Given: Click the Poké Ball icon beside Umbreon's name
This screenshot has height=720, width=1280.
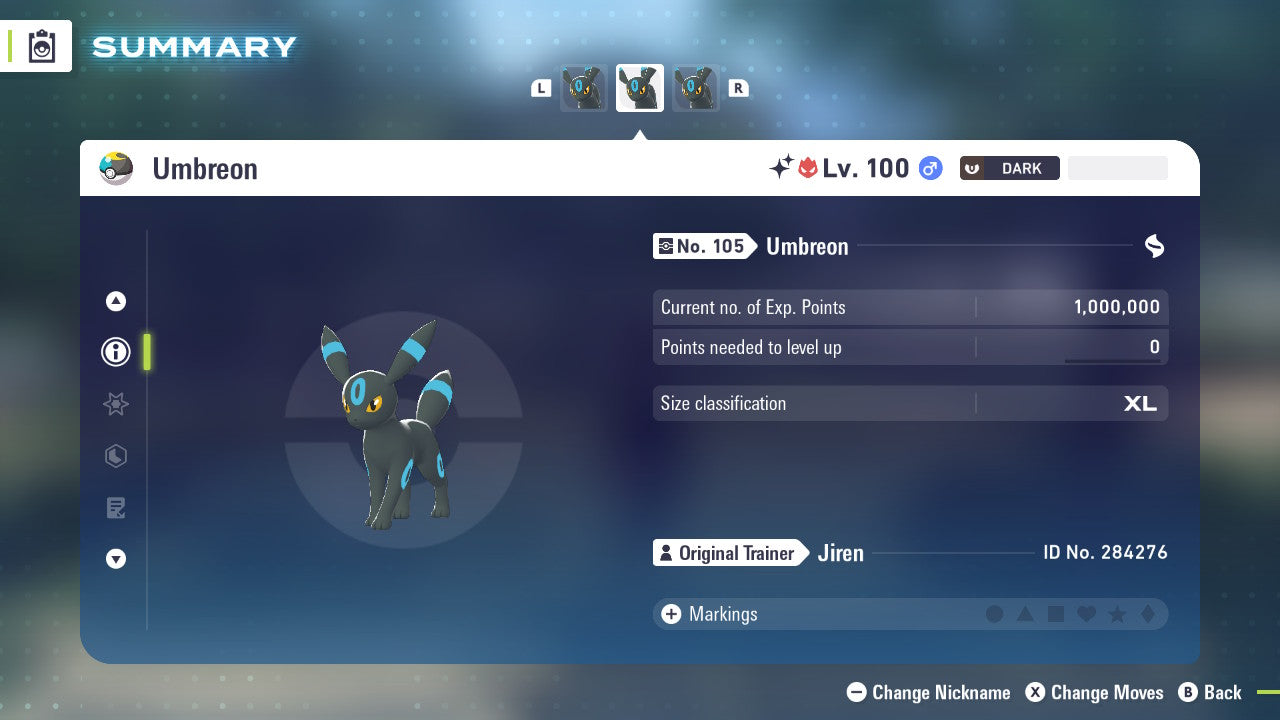Looking at the screenshot, I should pyautogui.click(x=116, y=168).
